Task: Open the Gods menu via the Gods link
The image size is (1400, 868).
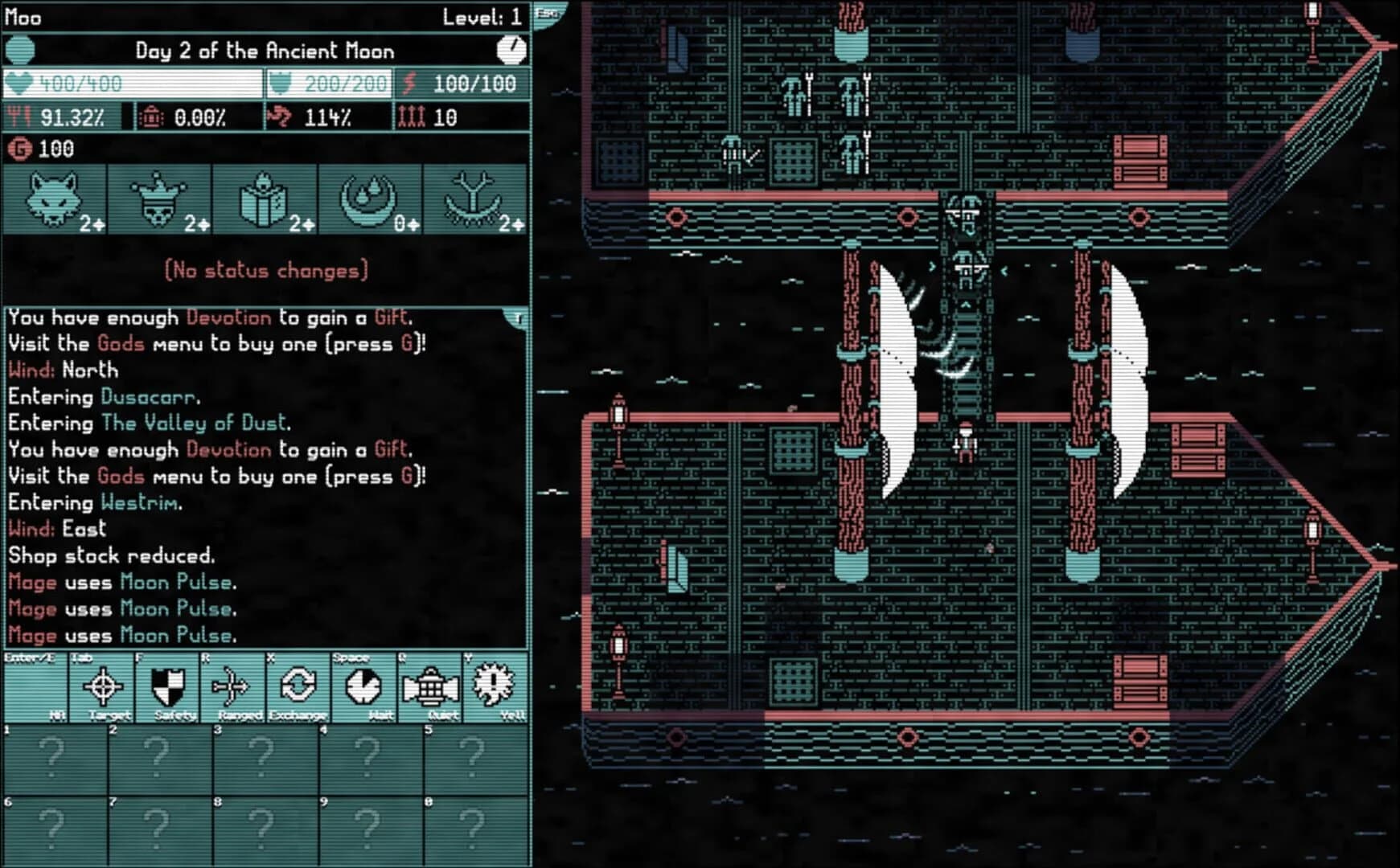Action: tap(119, 344)
